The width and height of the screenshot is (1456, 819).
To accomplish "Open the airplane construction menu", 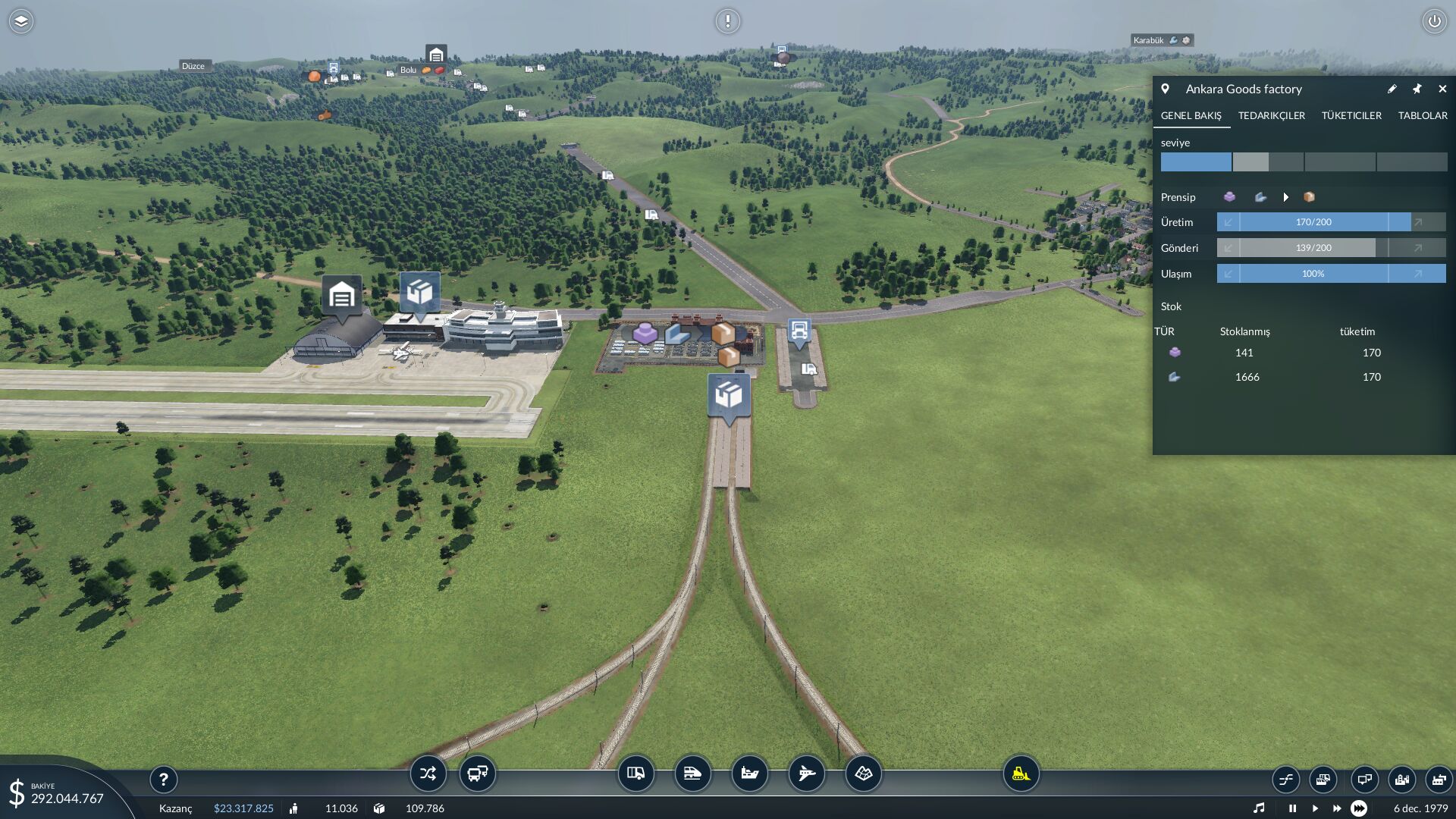I will [x=806, y=773].
